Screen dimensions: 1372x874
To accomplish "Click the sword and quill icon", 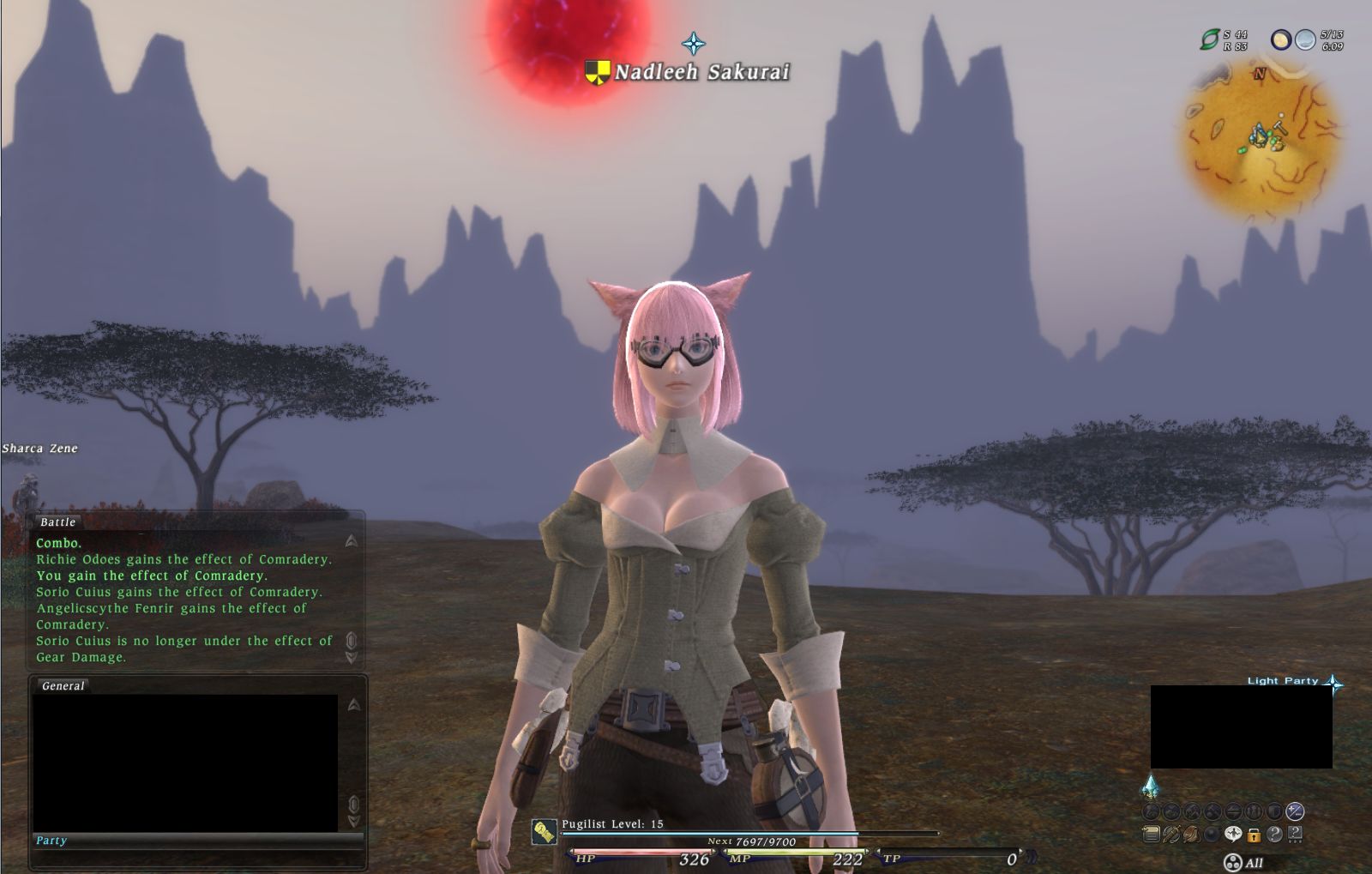I will pos(1171,834).
